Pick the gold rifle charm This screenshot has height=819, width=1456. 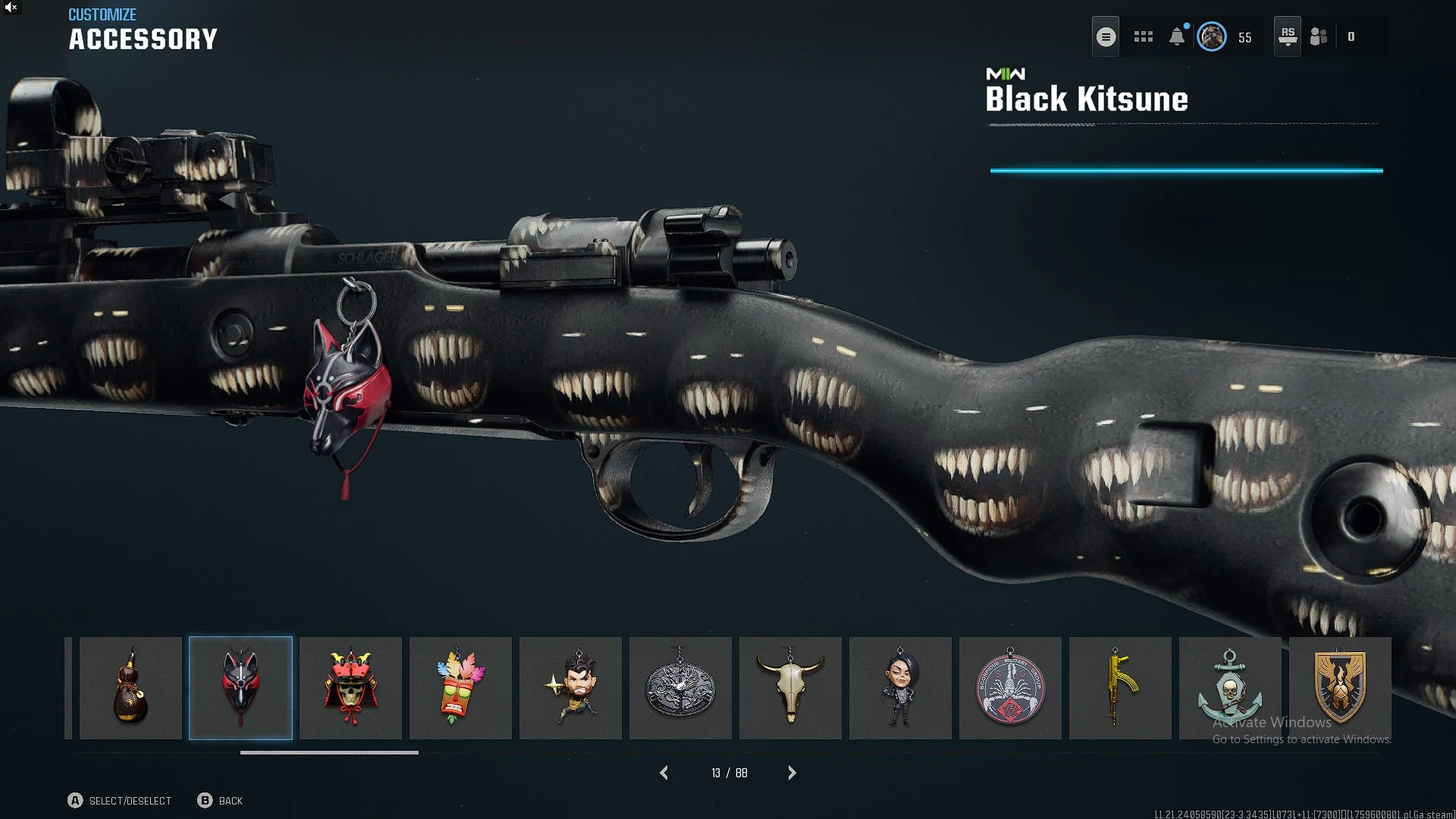pyautogui.click(x=1120, y=688)
